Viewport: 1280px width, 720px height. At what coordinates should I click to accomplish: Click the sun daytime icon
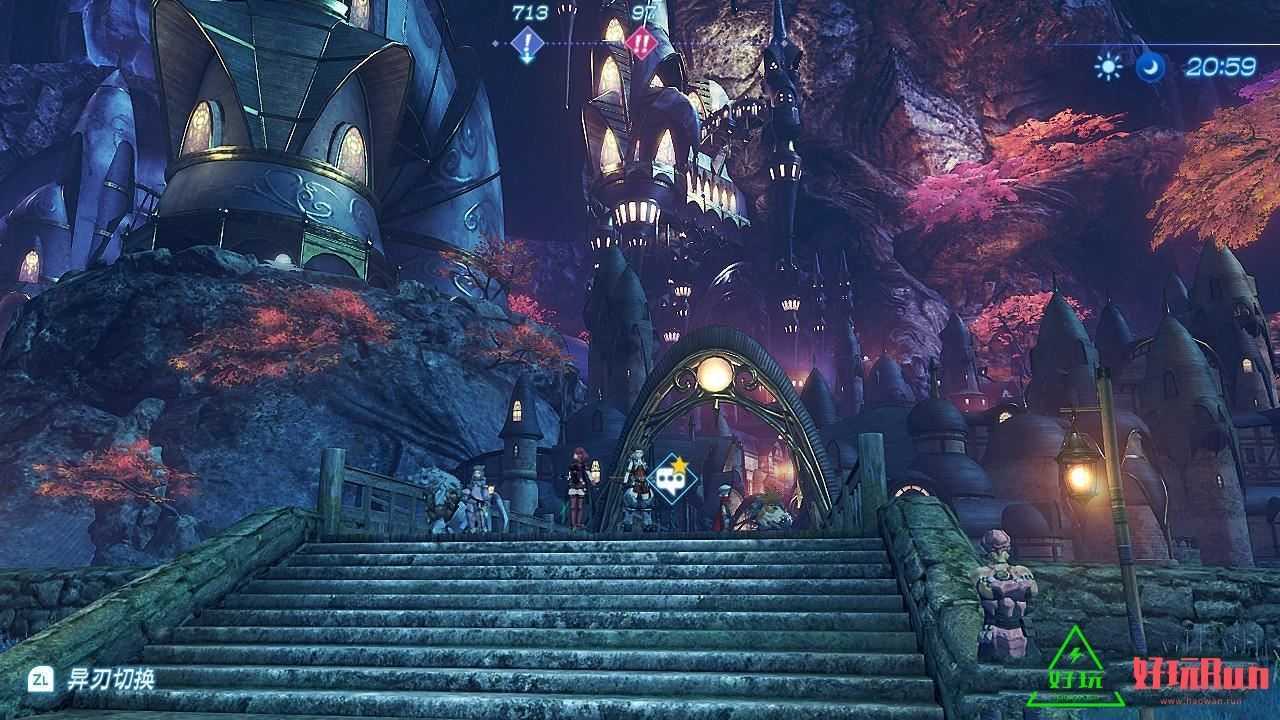point(1108,67)
